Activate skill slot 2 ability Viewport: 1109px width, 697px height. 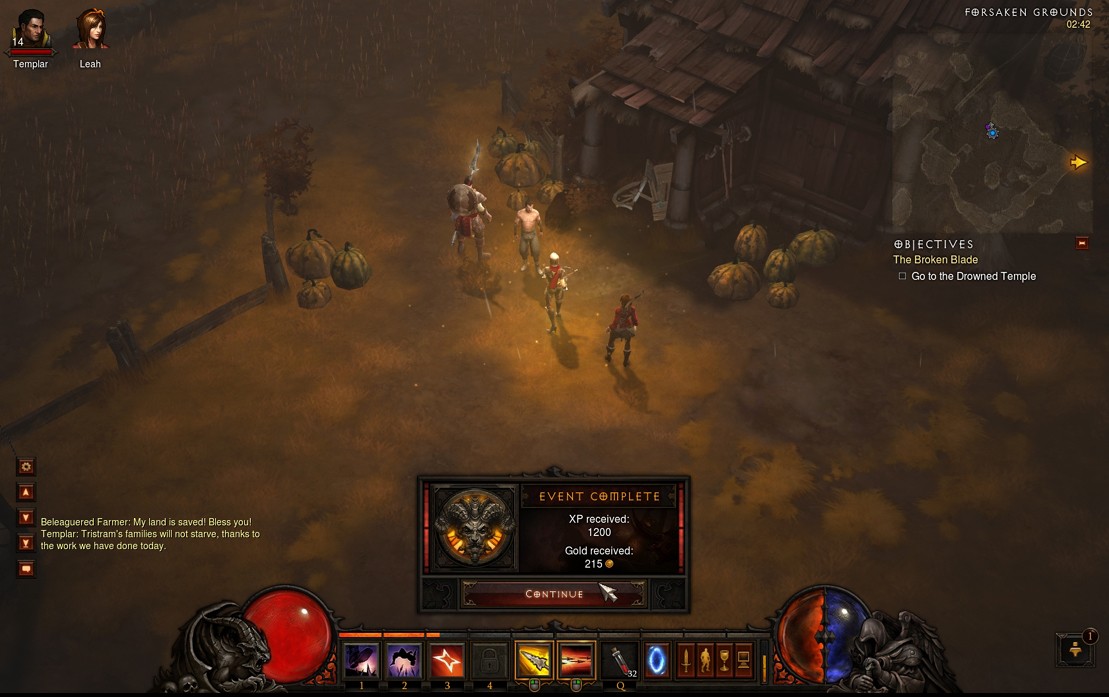pyautogui.click(x=404, y=661)
